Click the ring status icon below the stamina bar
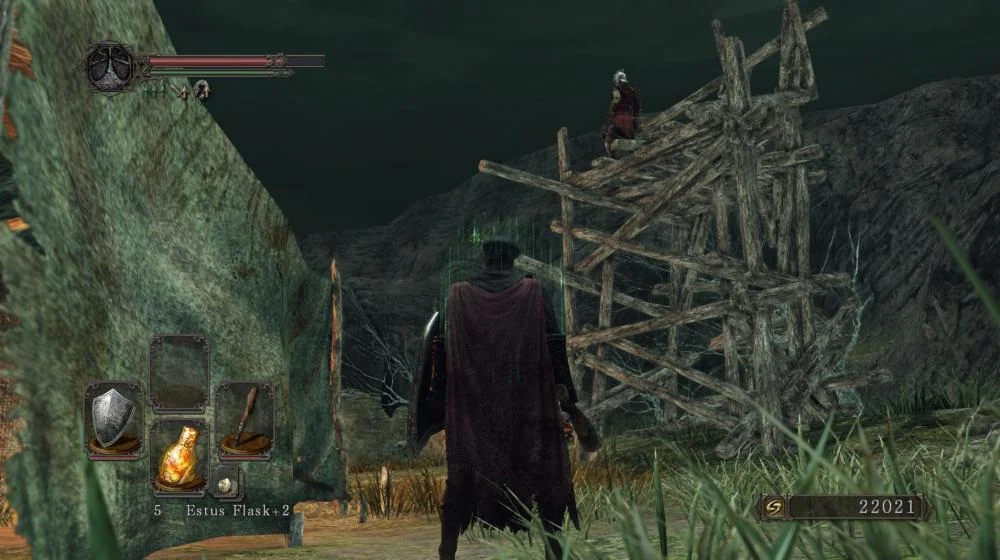1000x560 pixels. (x=202, y=90)
